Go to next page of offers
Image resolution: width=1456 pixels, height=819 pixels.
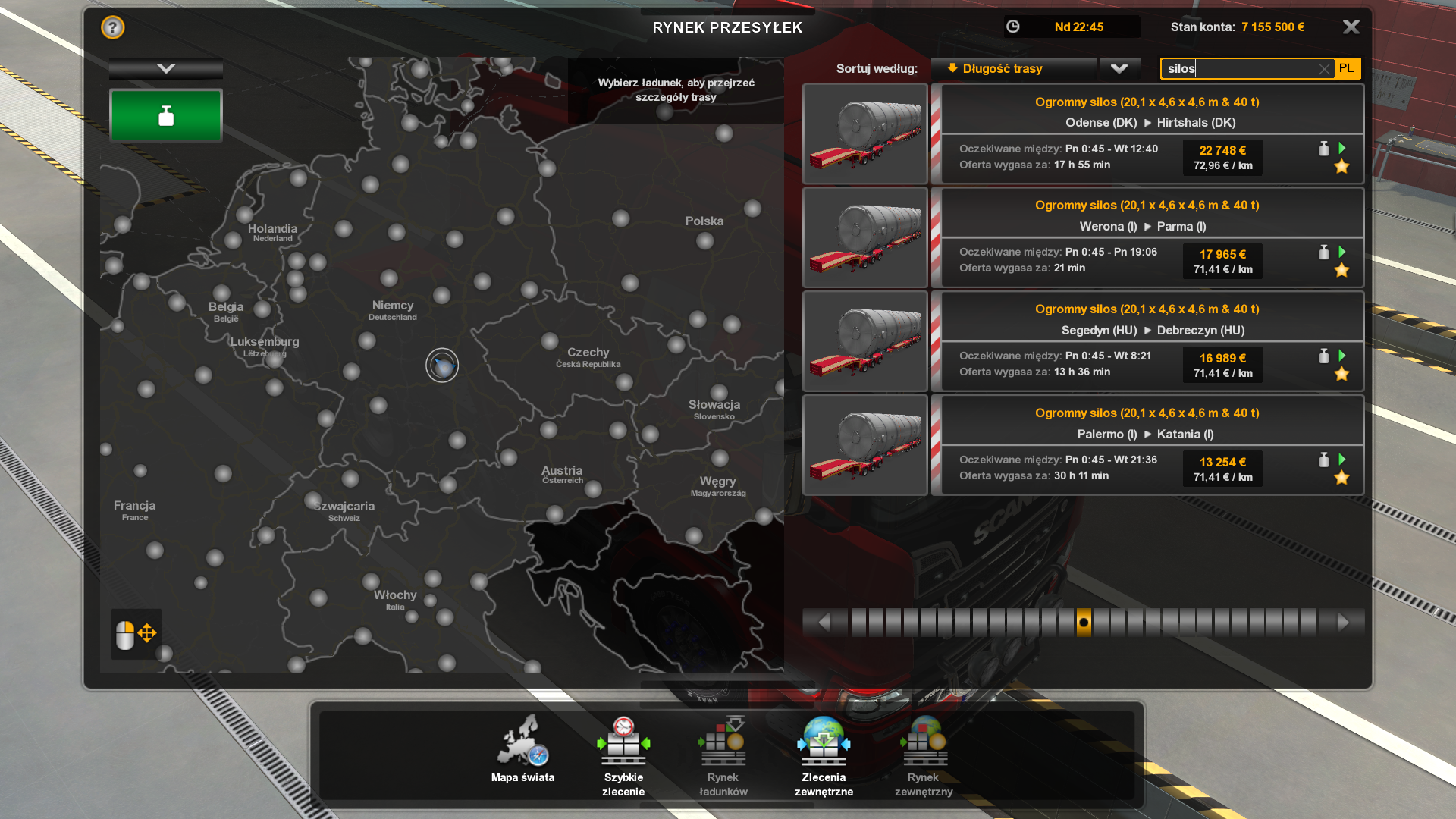(1343, 623)
